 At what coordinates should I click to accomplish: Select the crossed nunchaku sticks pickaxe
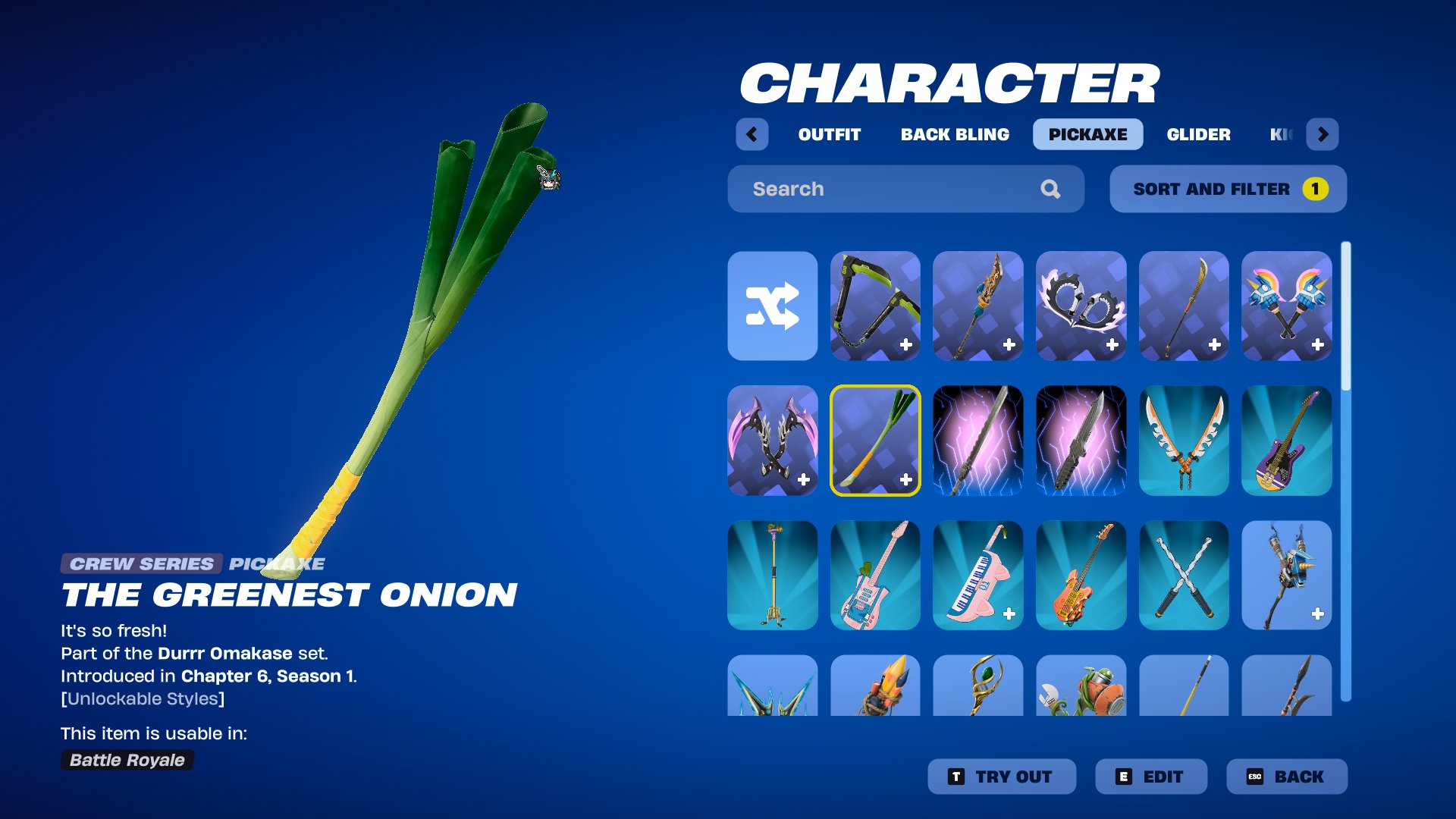click(x=1183, y=575)
